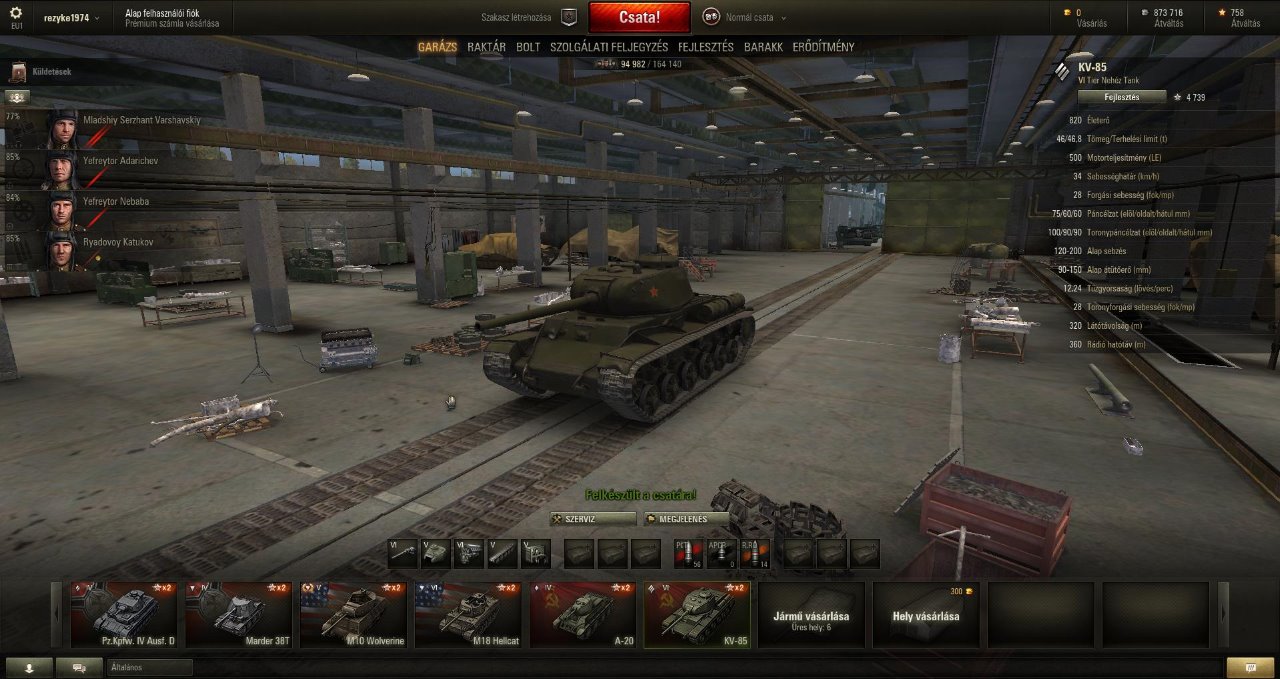Viewport: 1280px width, 679px height.
Task: Select the A-20 tank
Action: pos(583,615)
